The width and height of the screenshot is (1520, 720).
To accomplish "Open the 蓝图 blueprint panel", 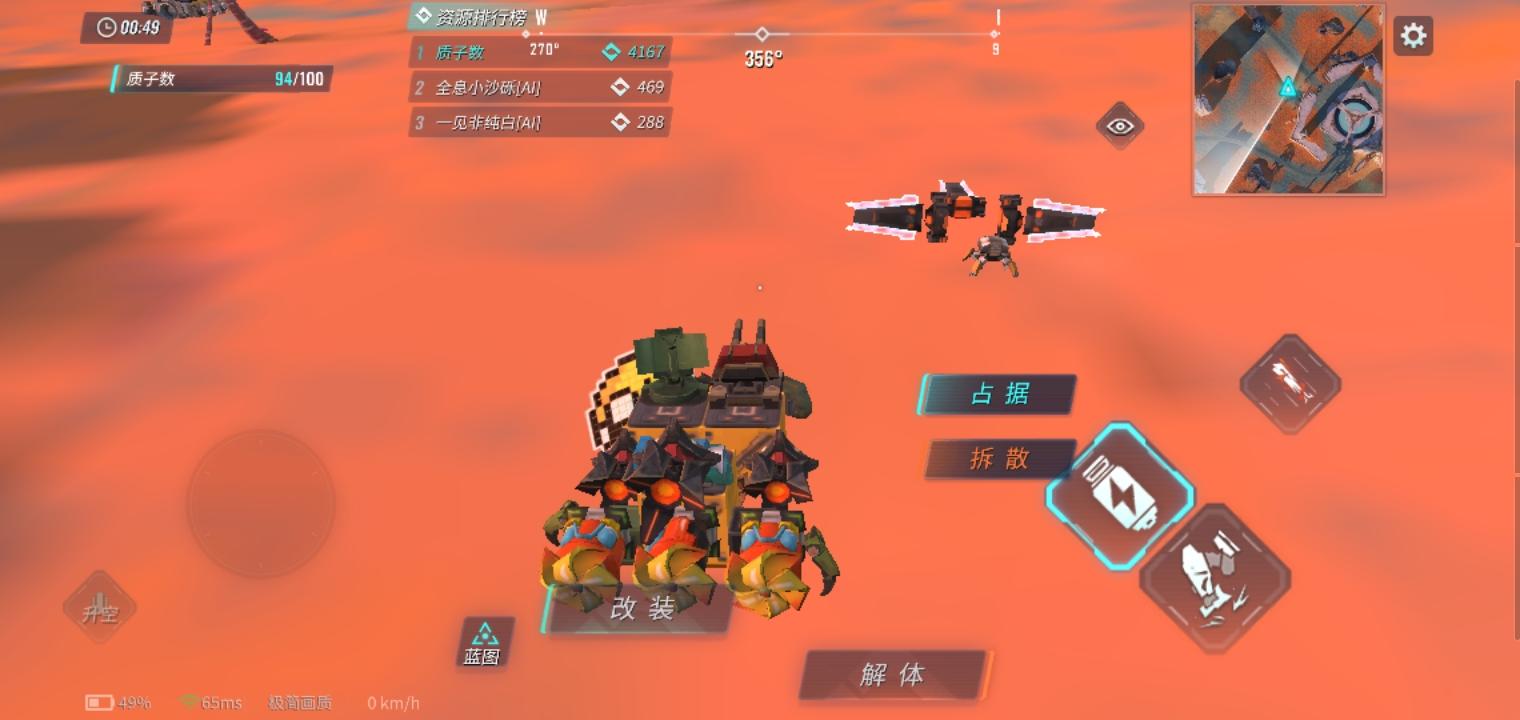I will pyautogui.click(x=484, y=642).
